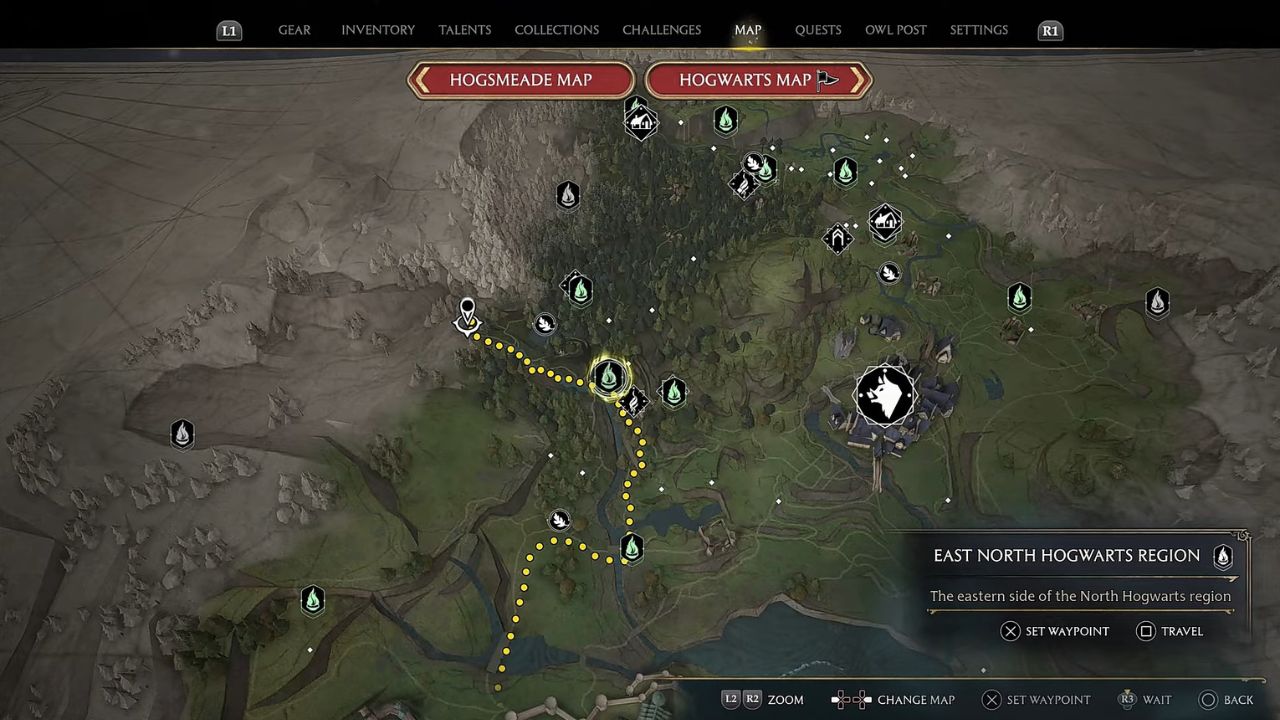This screenshot has height=720, width=1280.
Task: Click the flame emblem in the region info panel
Action: [x=1223, y=558]
